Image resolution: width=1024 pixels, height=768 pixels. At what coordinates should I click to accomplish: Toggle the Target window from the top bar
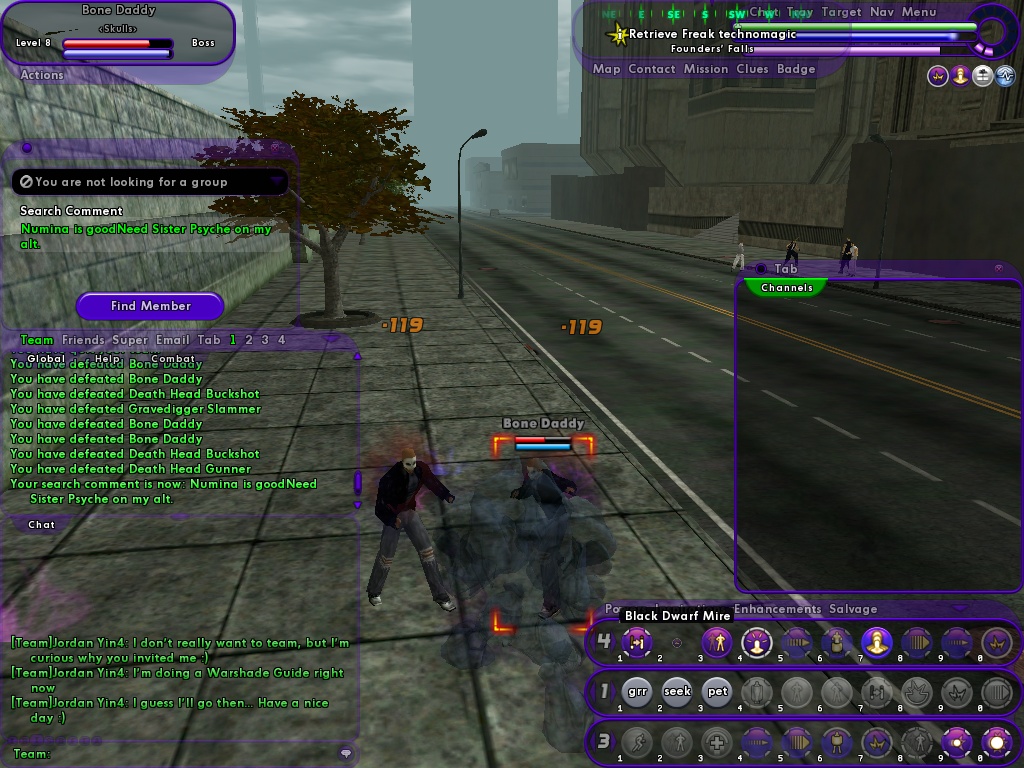coord(841,12)
